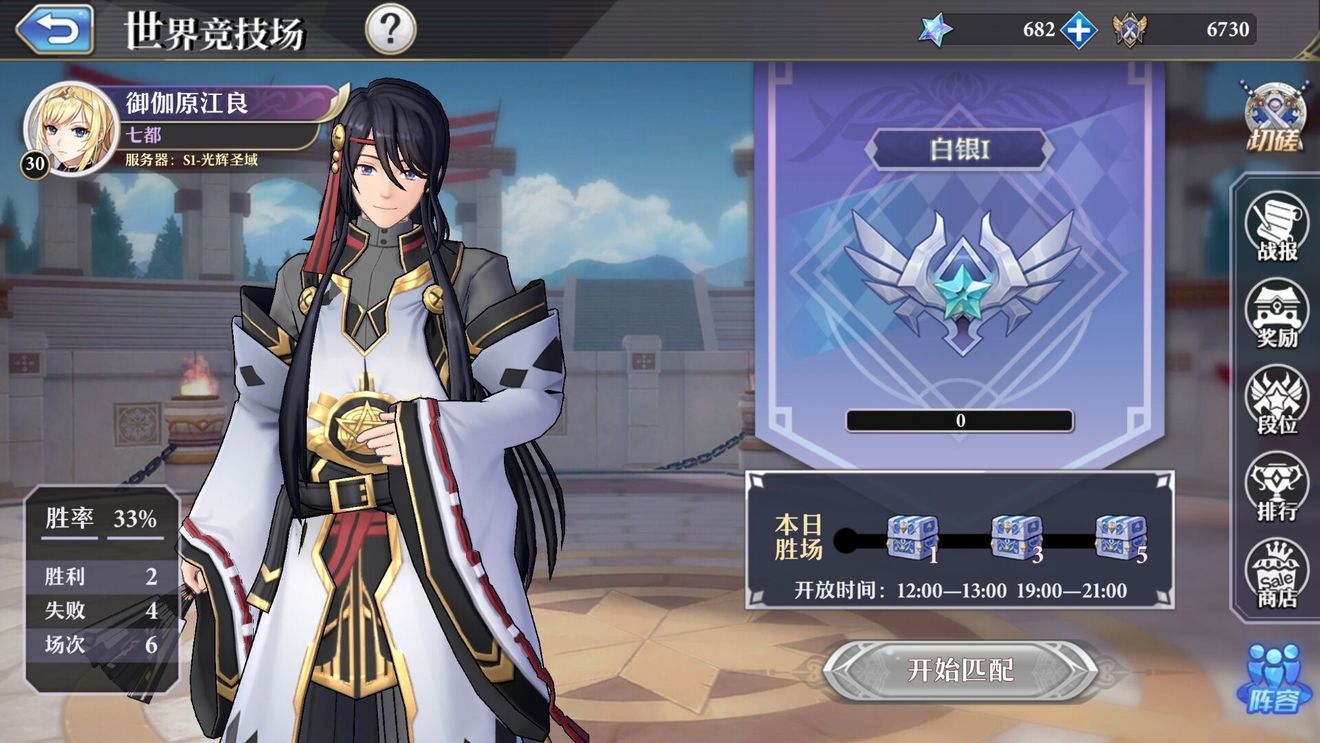Open the 排行 leaderboard
The image size is (1320, 743).
tap(1277, 487)
